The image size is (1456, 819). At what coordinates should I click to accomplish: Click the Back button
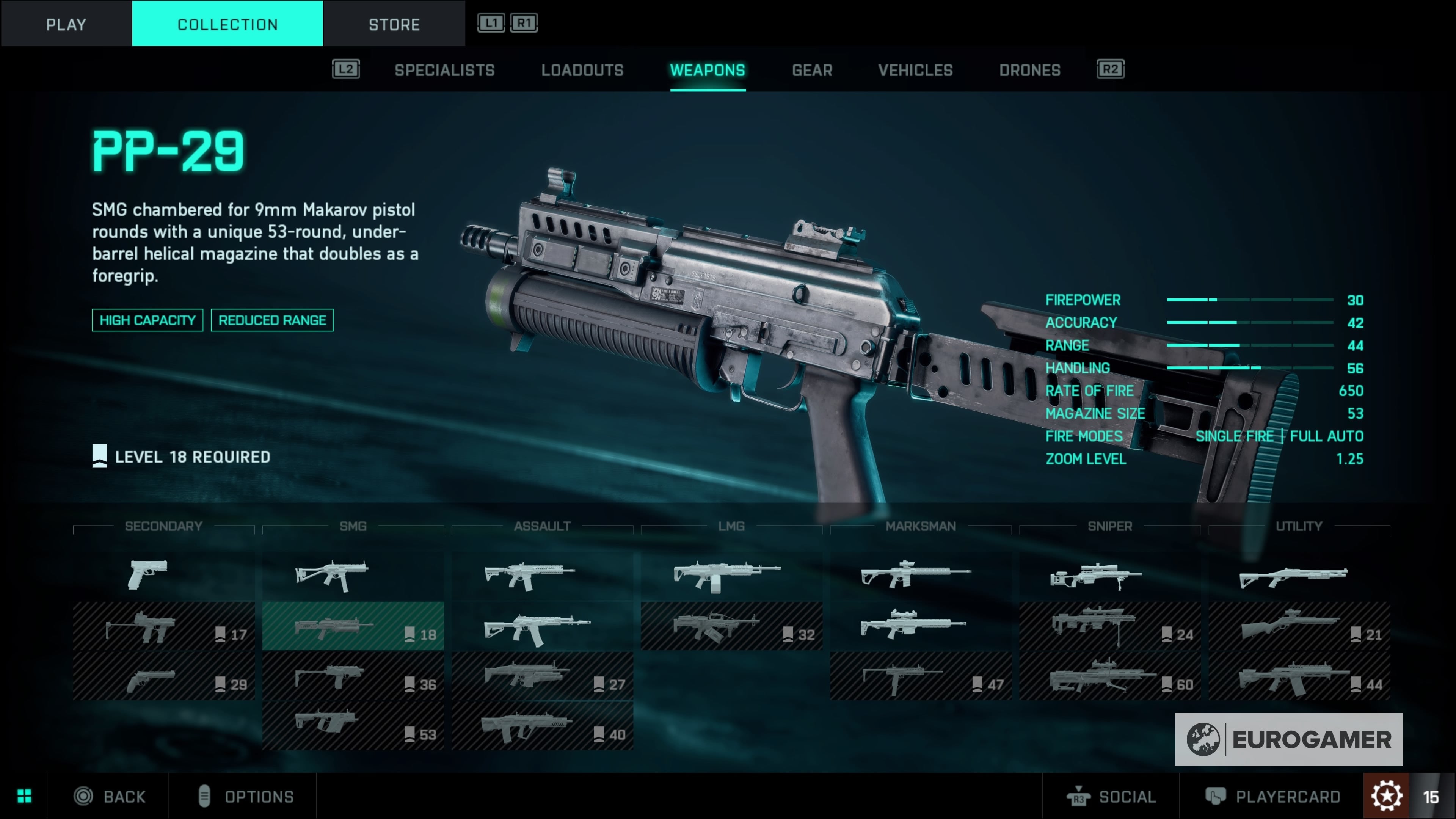(x=110, y=796)
